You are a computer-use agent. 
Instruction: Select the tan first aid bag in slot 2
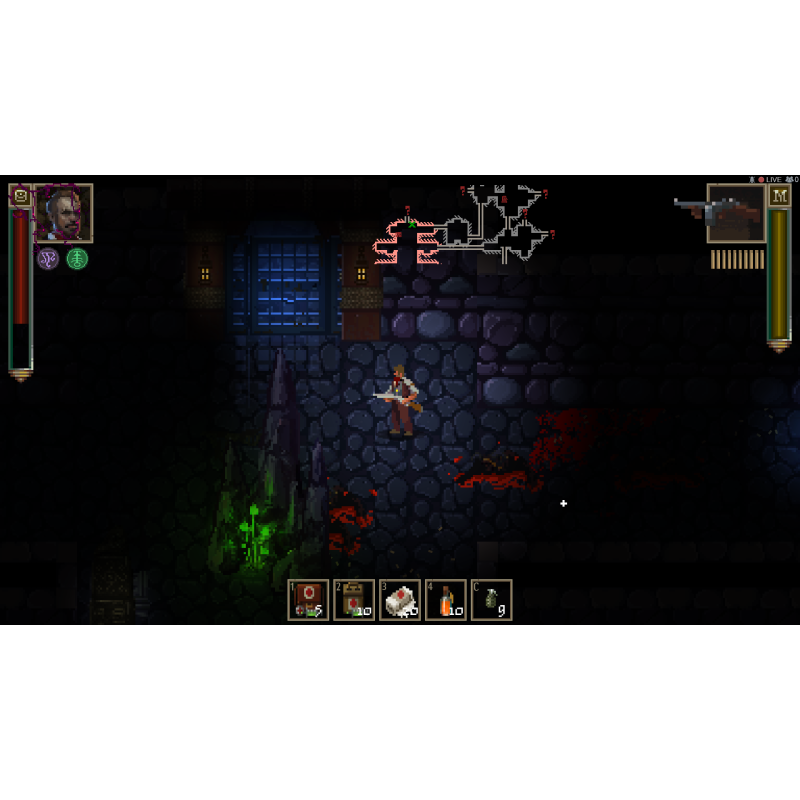tap(354, 600)
